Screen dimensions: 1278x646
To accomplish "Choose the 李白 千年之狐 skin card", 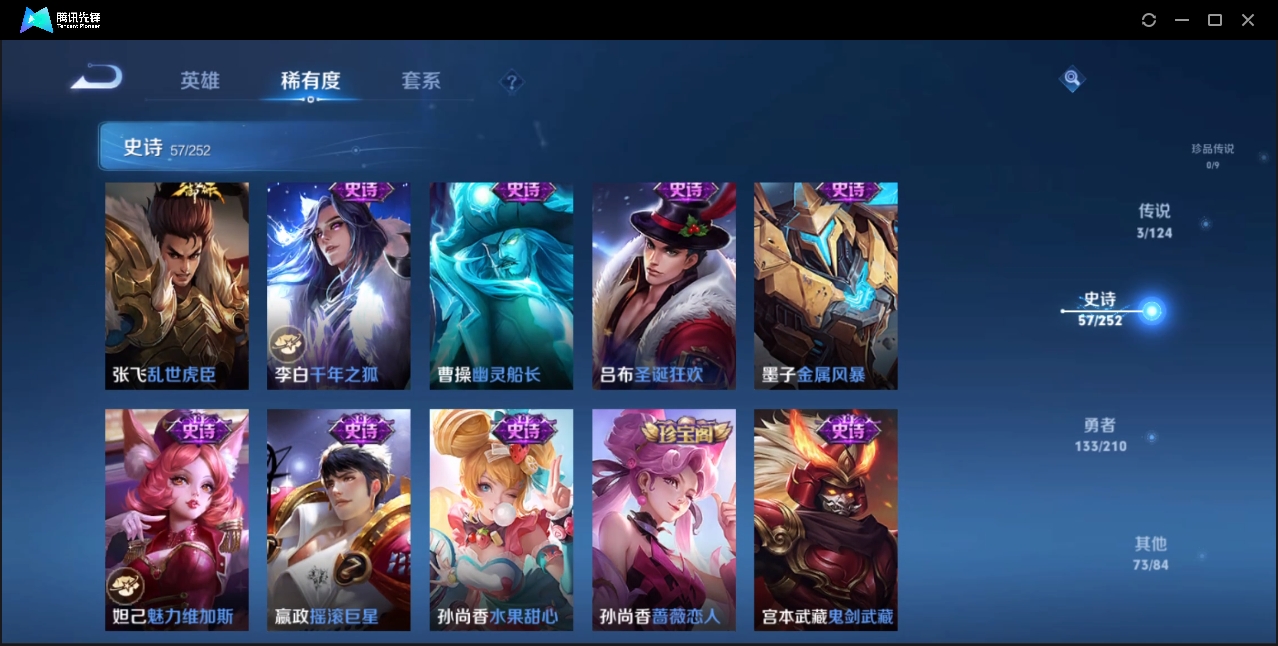I will 339,286.
